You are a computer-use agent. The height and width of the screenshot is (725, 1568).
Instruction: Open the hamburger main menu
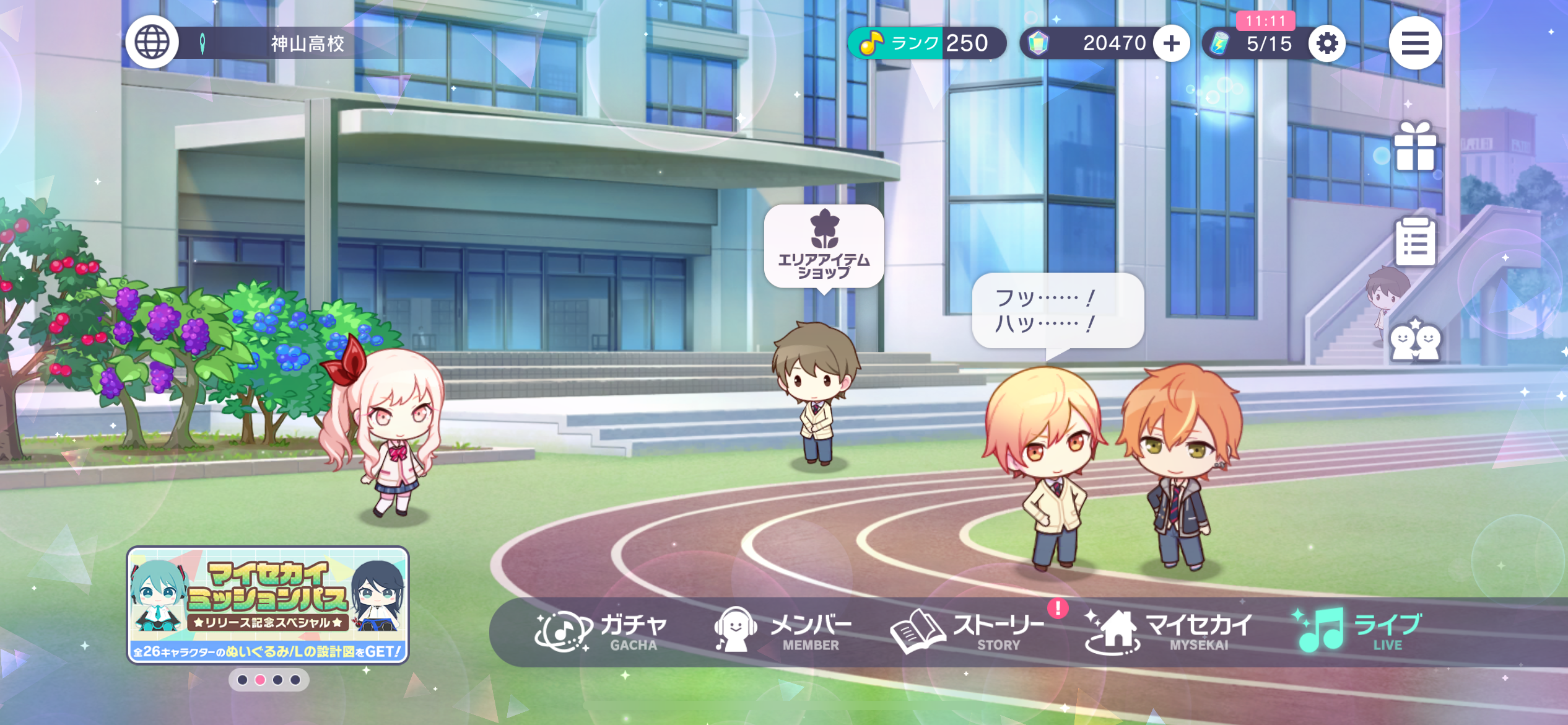pyautogui.click(x=1415, y=43)
